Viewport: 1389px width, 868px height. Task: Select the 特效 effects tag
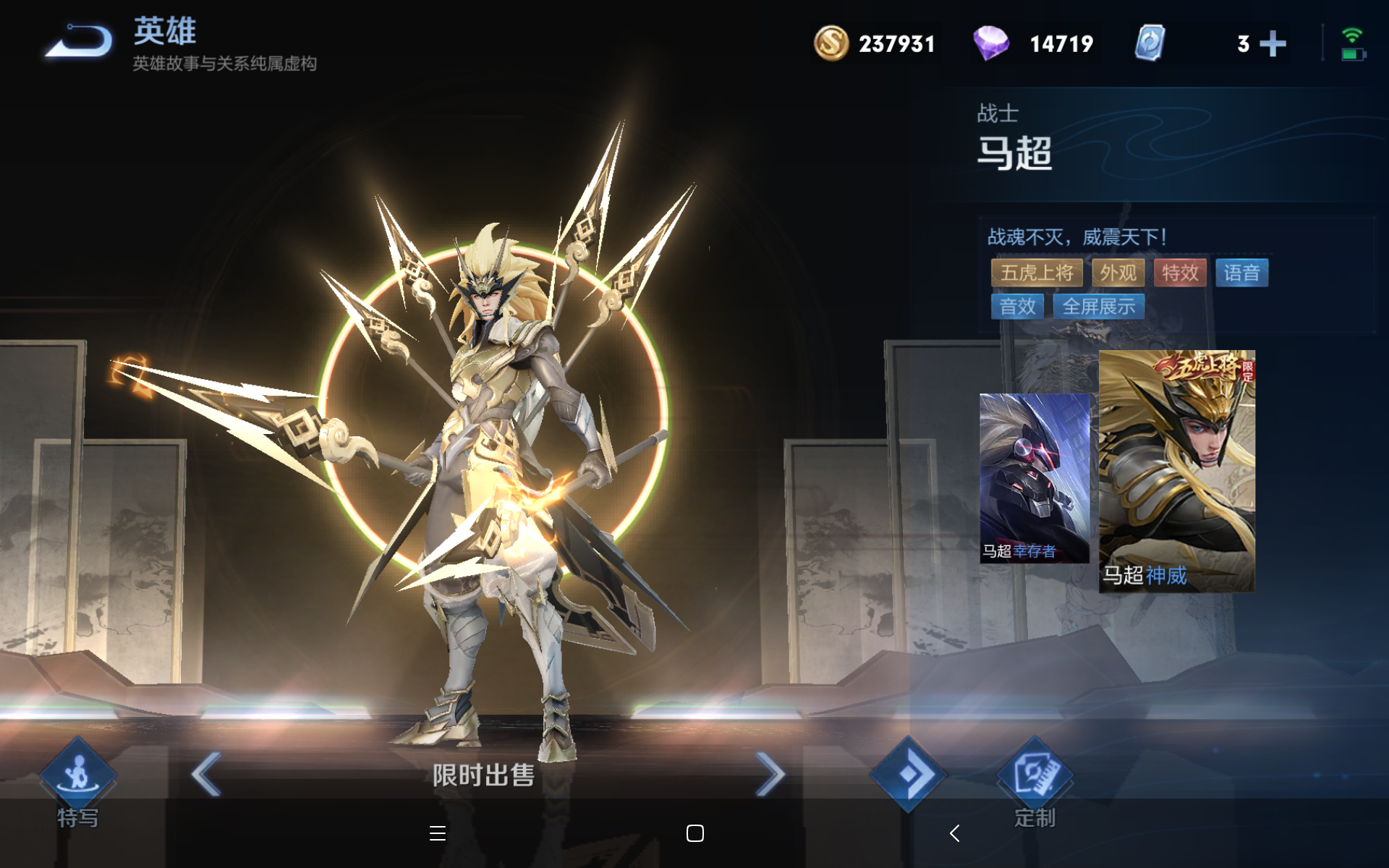[1180, 273]
